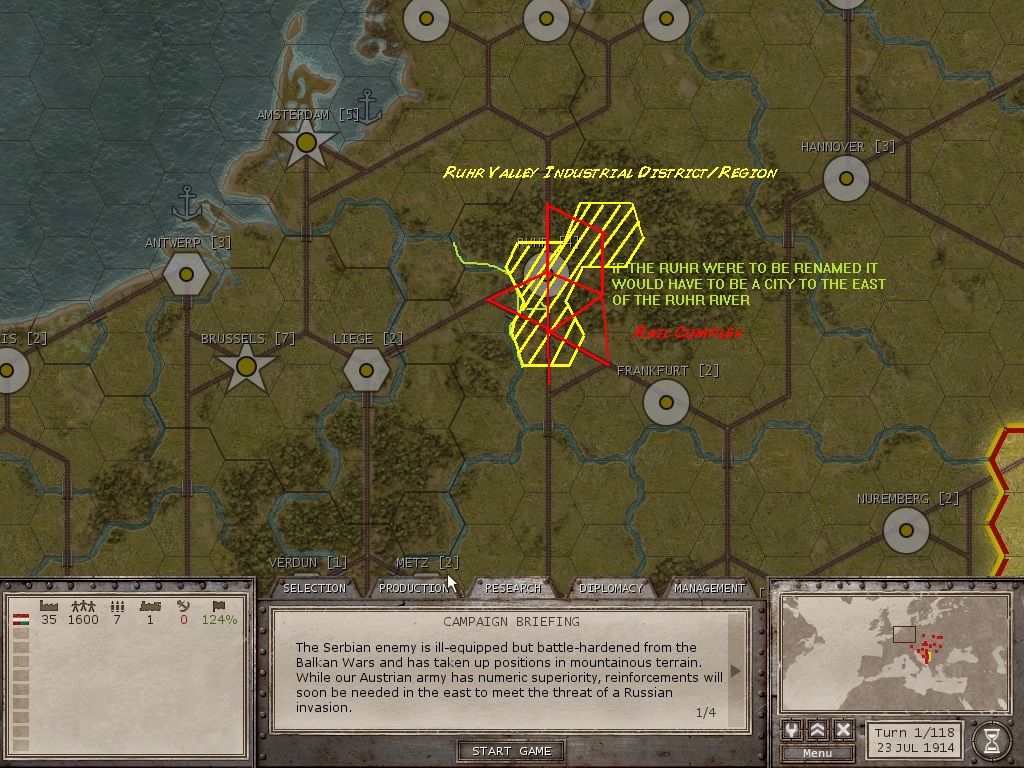Switch to the Selection tab
This screenshot has height=768, width=1024.
pos(314,588)
